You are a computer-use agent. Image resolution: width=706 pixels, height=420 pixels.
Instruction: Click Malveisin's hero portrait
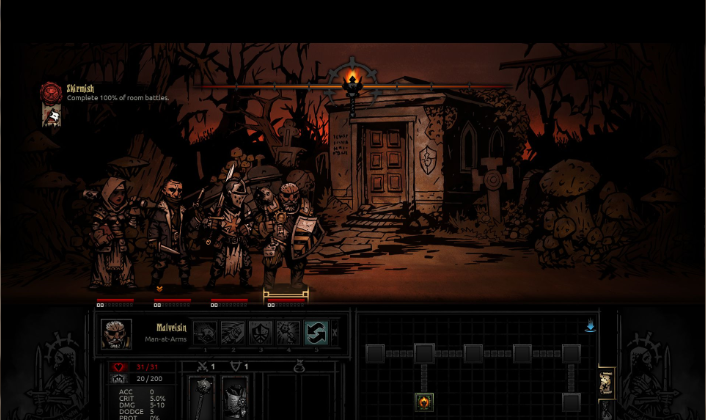[x=117, y=334]
